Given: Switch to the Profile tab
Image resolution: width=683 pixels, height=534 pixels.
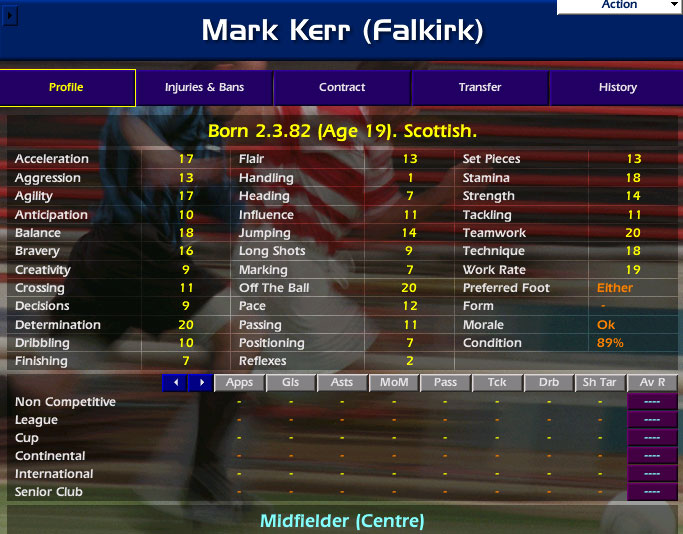Looking at the screenshot, I should coord(67,88).
